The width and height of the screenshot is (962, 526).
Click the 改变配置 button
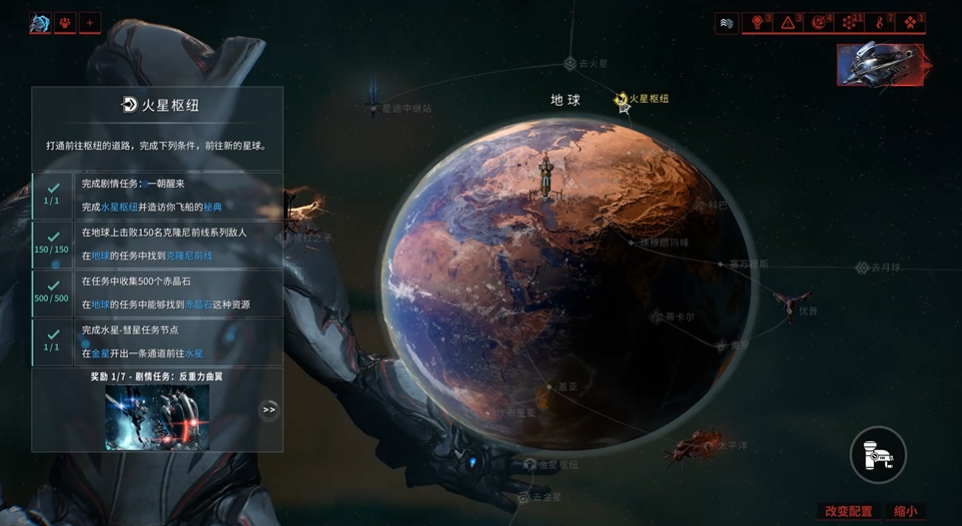(x=846, y=511)
